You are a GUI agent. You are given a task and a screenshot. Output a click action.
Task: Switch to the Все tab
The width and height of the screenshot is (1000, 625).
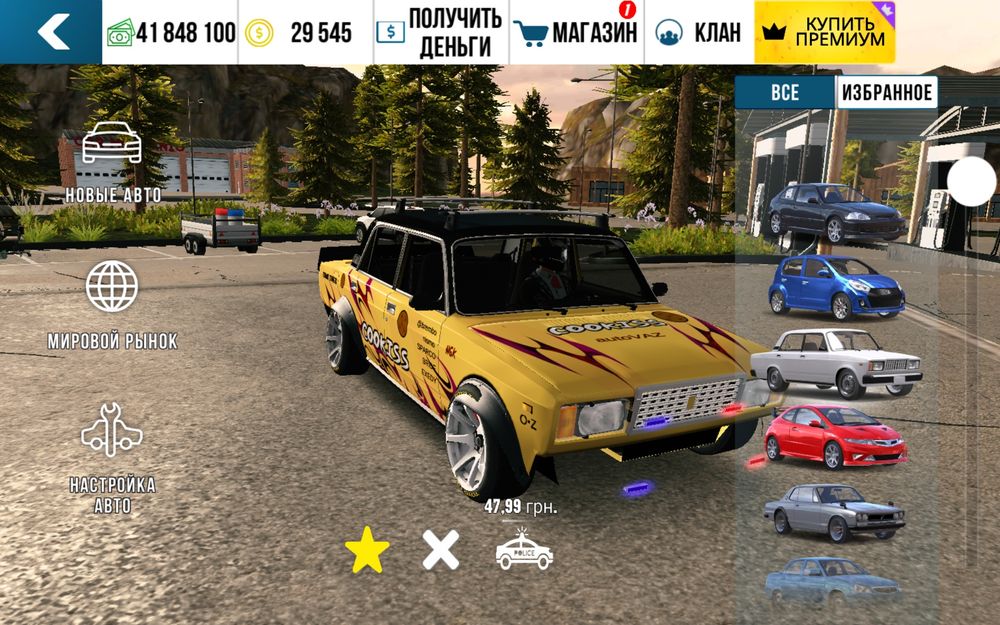tap(785, 93)
